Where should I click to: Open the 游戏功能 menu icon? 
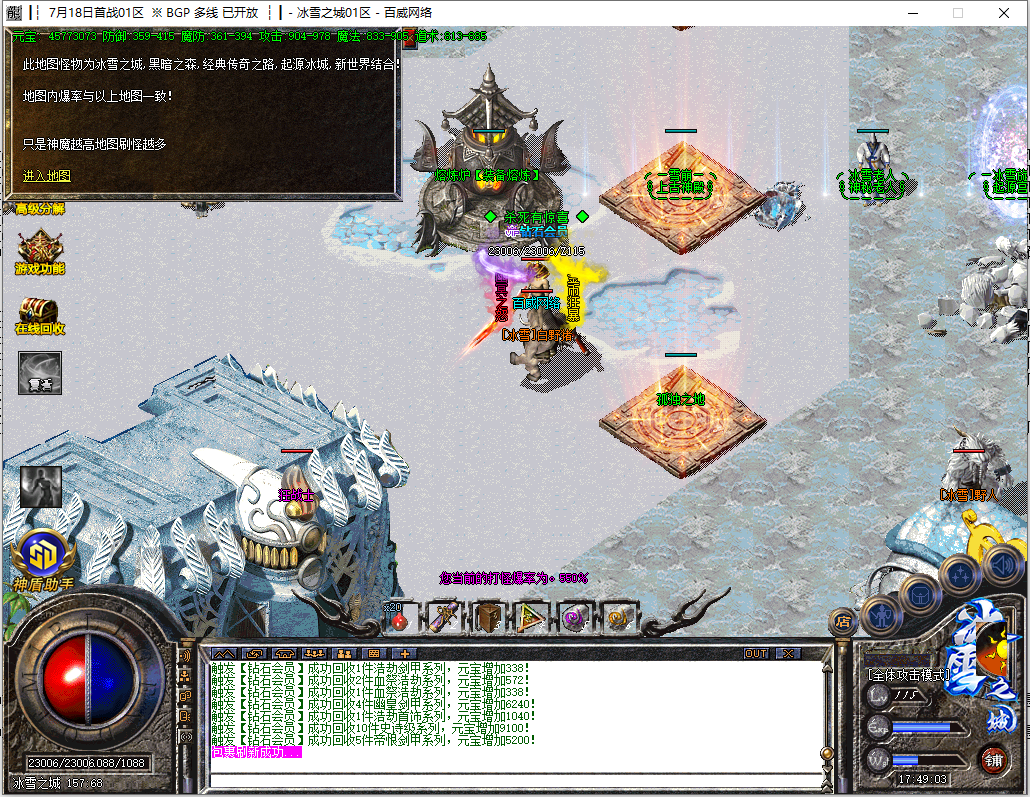coord(40,251)
